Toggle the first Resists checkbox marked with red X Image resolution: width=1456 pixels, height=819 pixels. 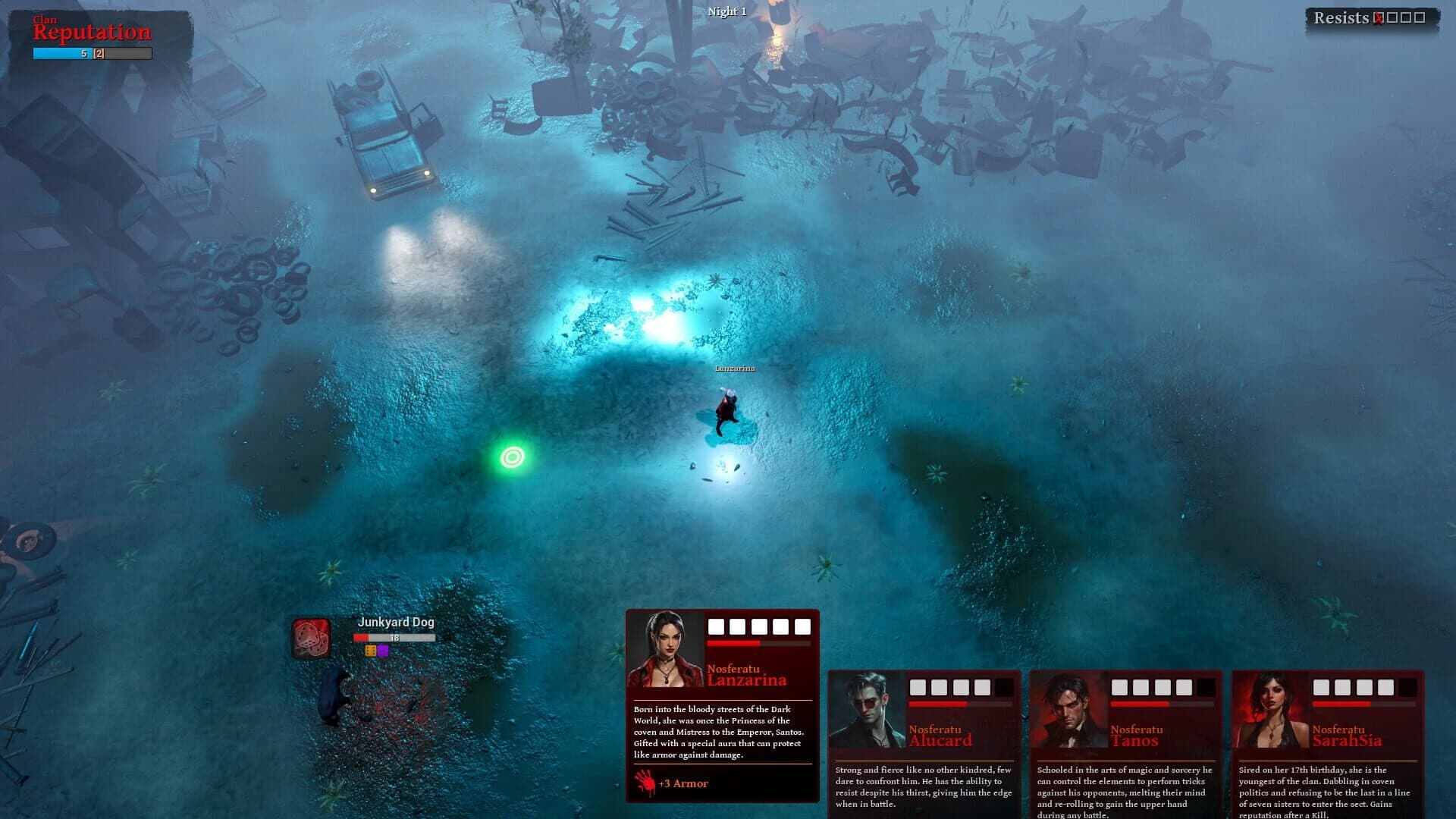(1378, 18)
